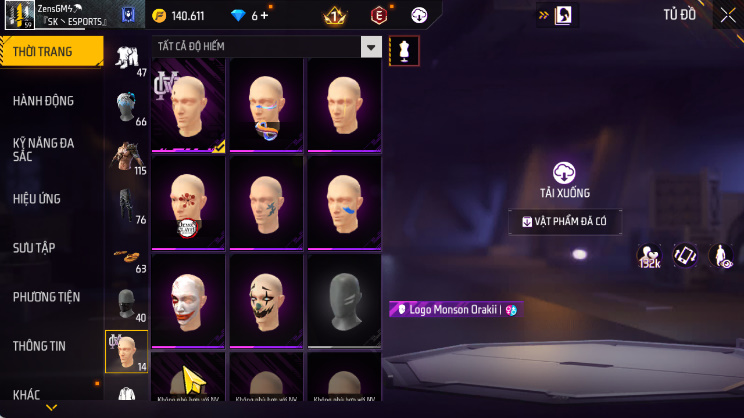
Task: Close the Tủ Đồ wardrobe screen
Action: pos(727,15)
